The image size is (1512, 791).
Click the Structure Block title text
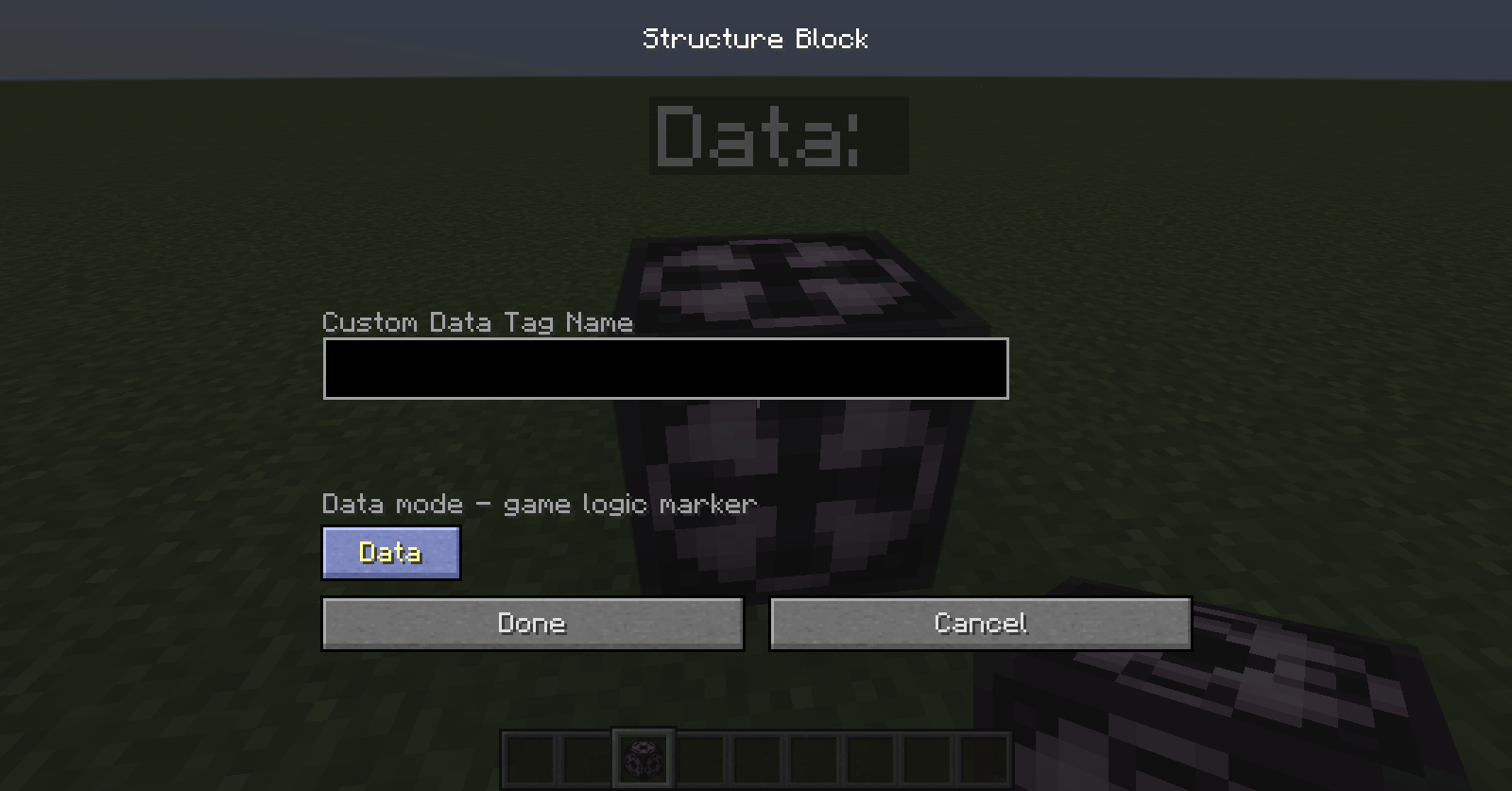pos(755,39)
